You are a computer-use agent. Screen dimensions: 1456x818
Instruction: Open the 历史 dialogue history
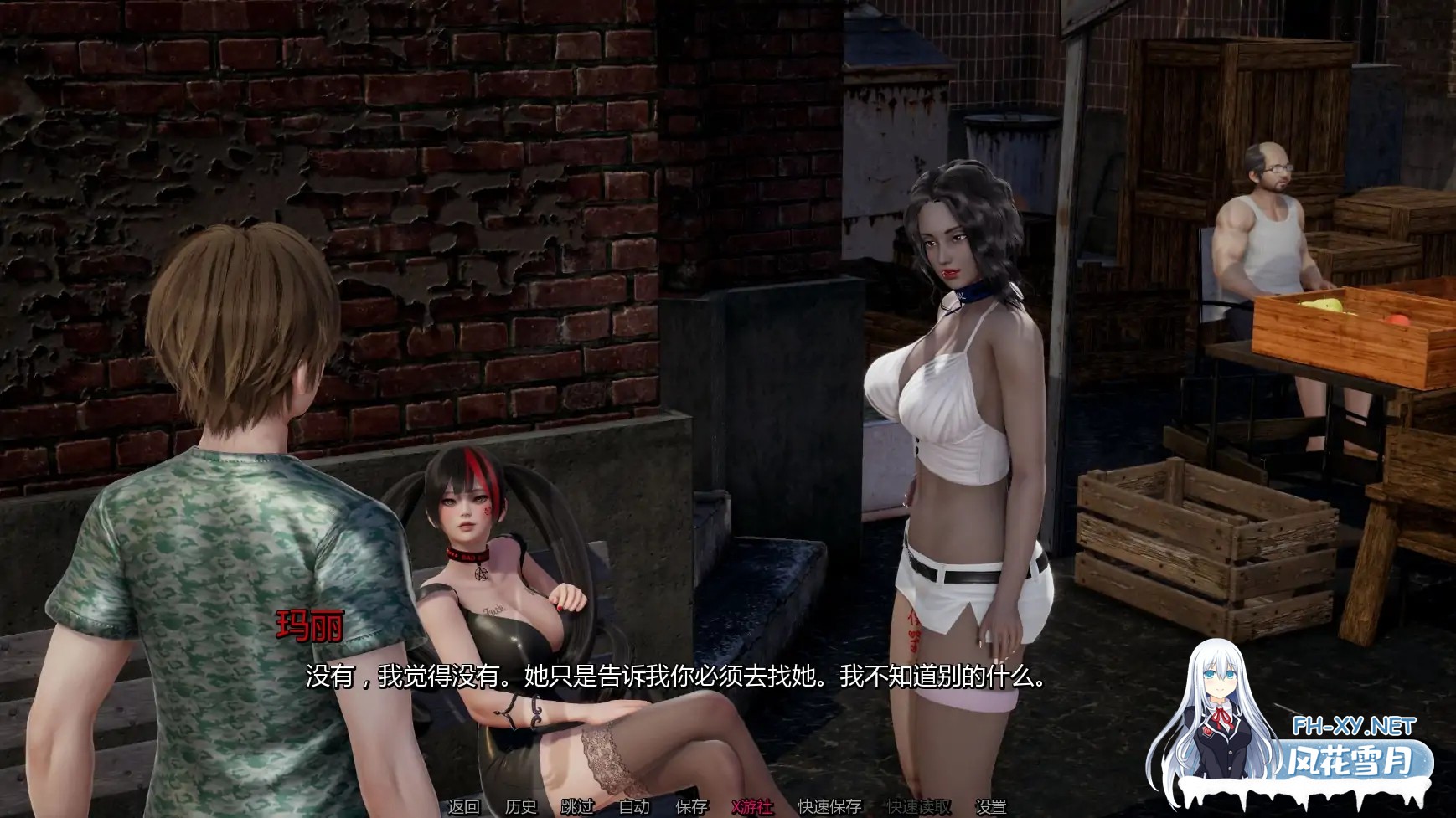pyautogui.click(x=519, y=808)
